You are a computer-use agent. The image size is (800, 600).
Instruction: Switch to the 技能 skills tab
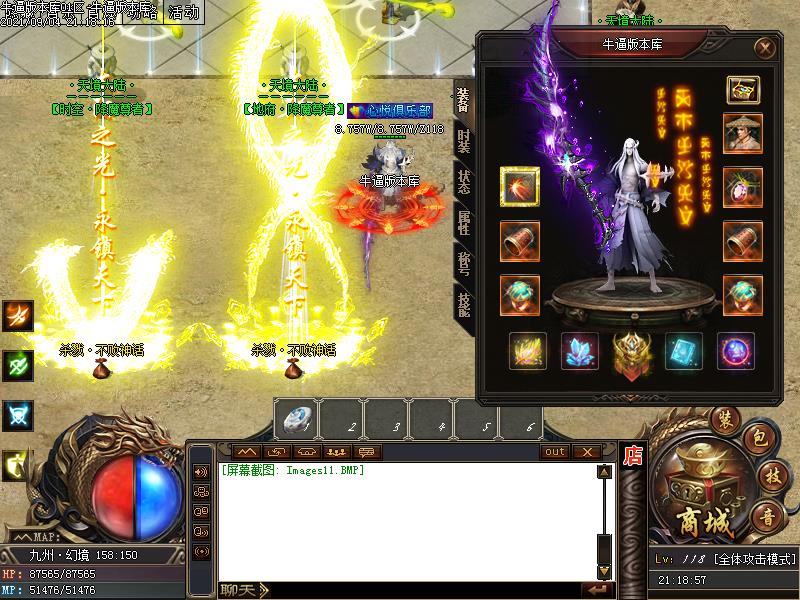(464, 304)
